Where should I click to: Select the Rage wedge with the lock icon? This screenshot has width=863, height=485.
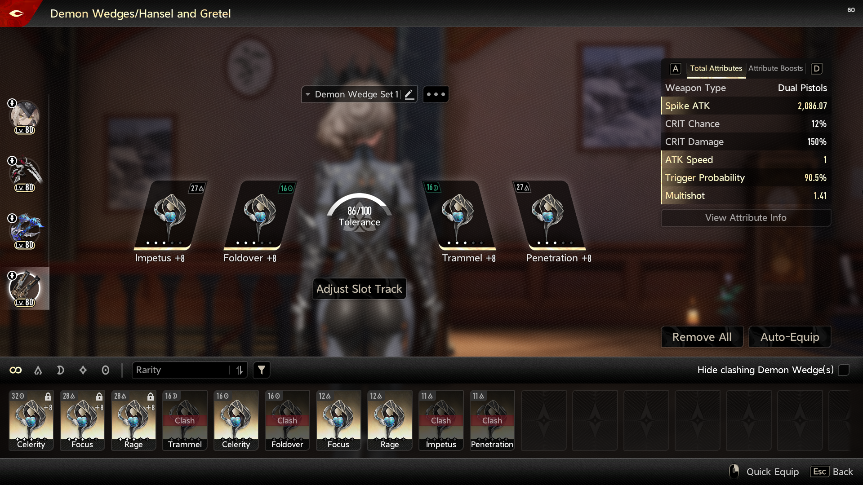(135, 420)
